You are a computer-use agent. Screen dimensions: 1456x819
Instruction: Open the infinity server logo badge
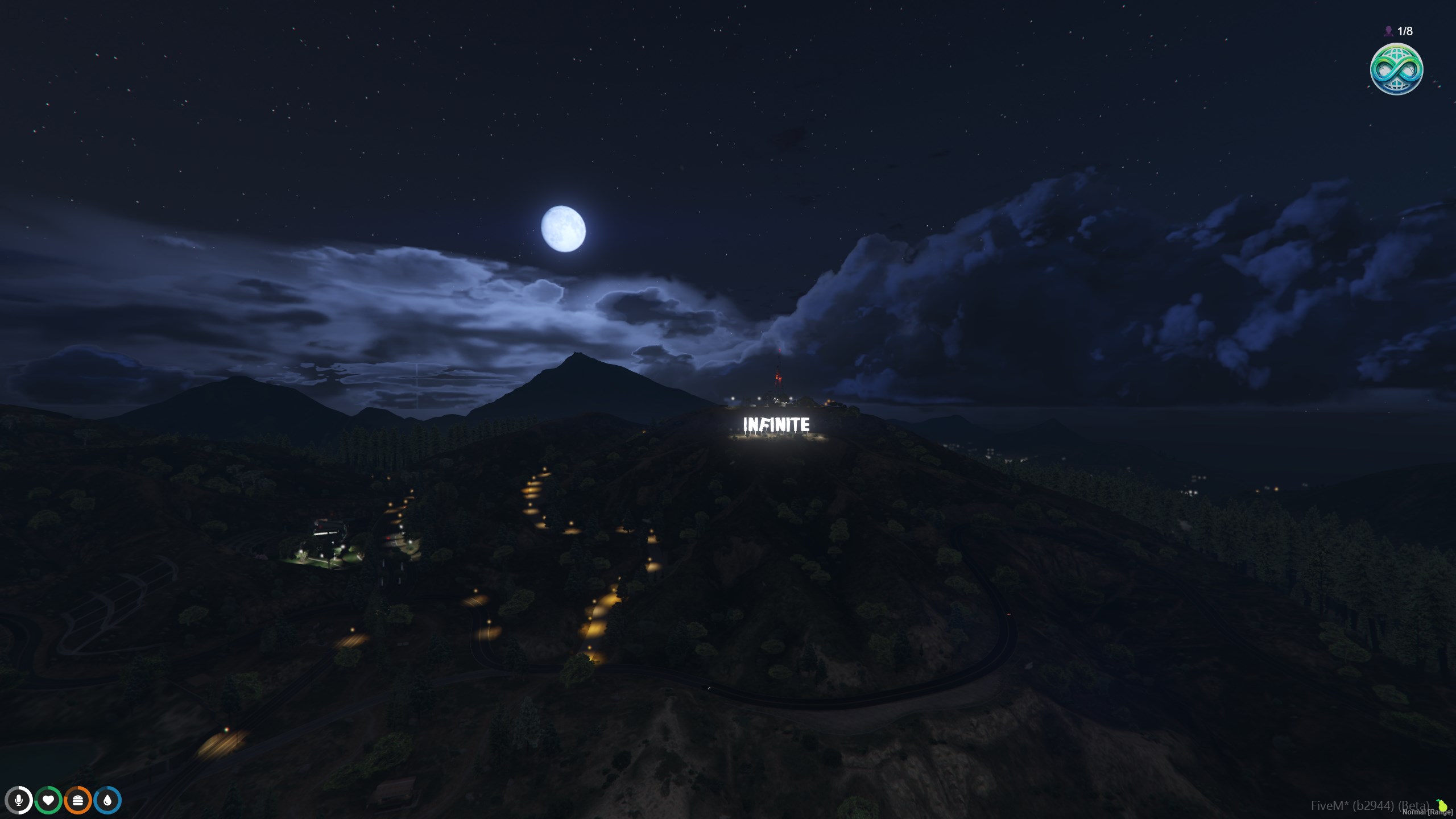pyautogui.click(x=1396, y=69)
